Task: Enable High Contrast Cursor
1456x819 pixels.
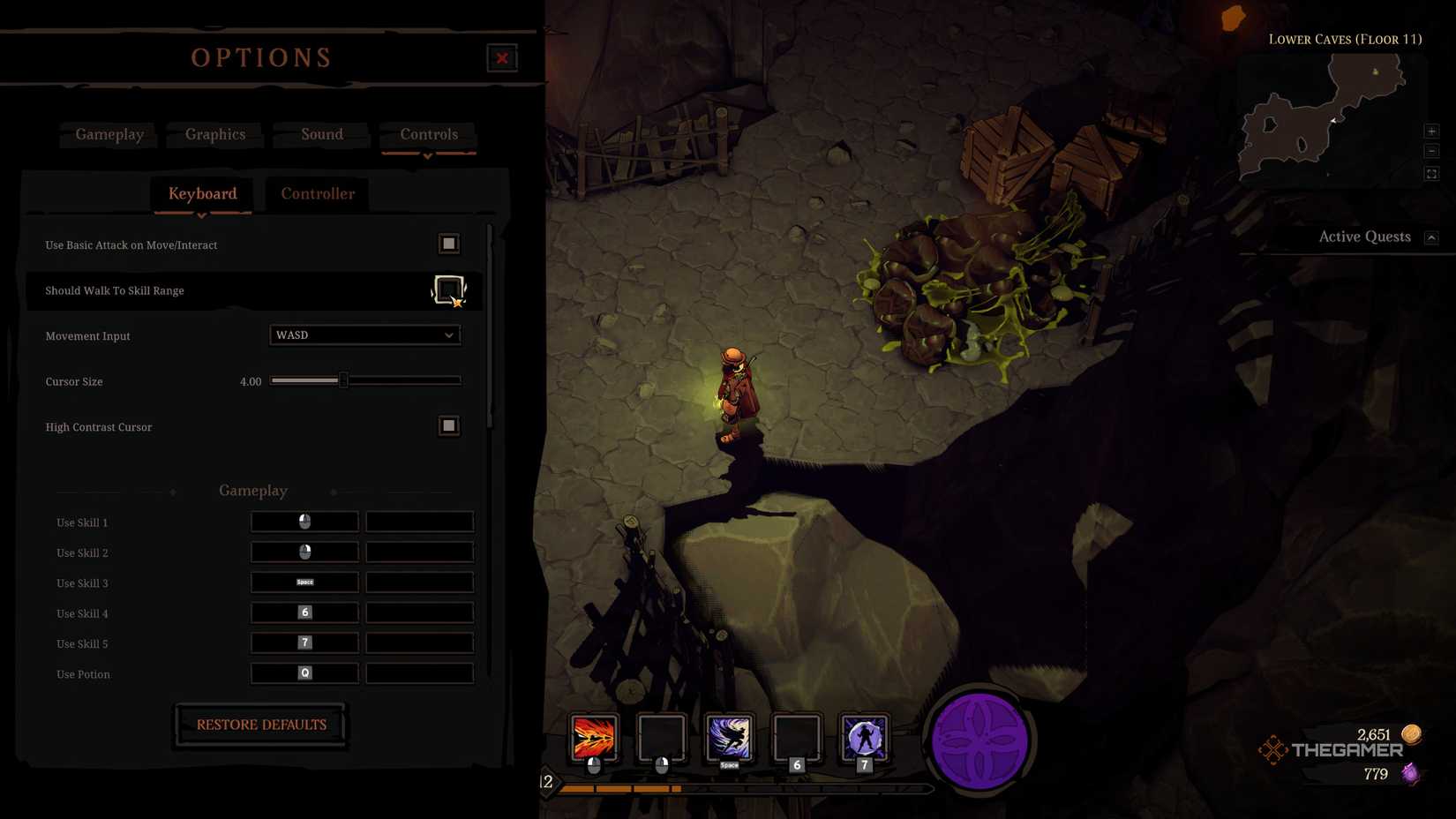Action: click(x=448, y=425)
